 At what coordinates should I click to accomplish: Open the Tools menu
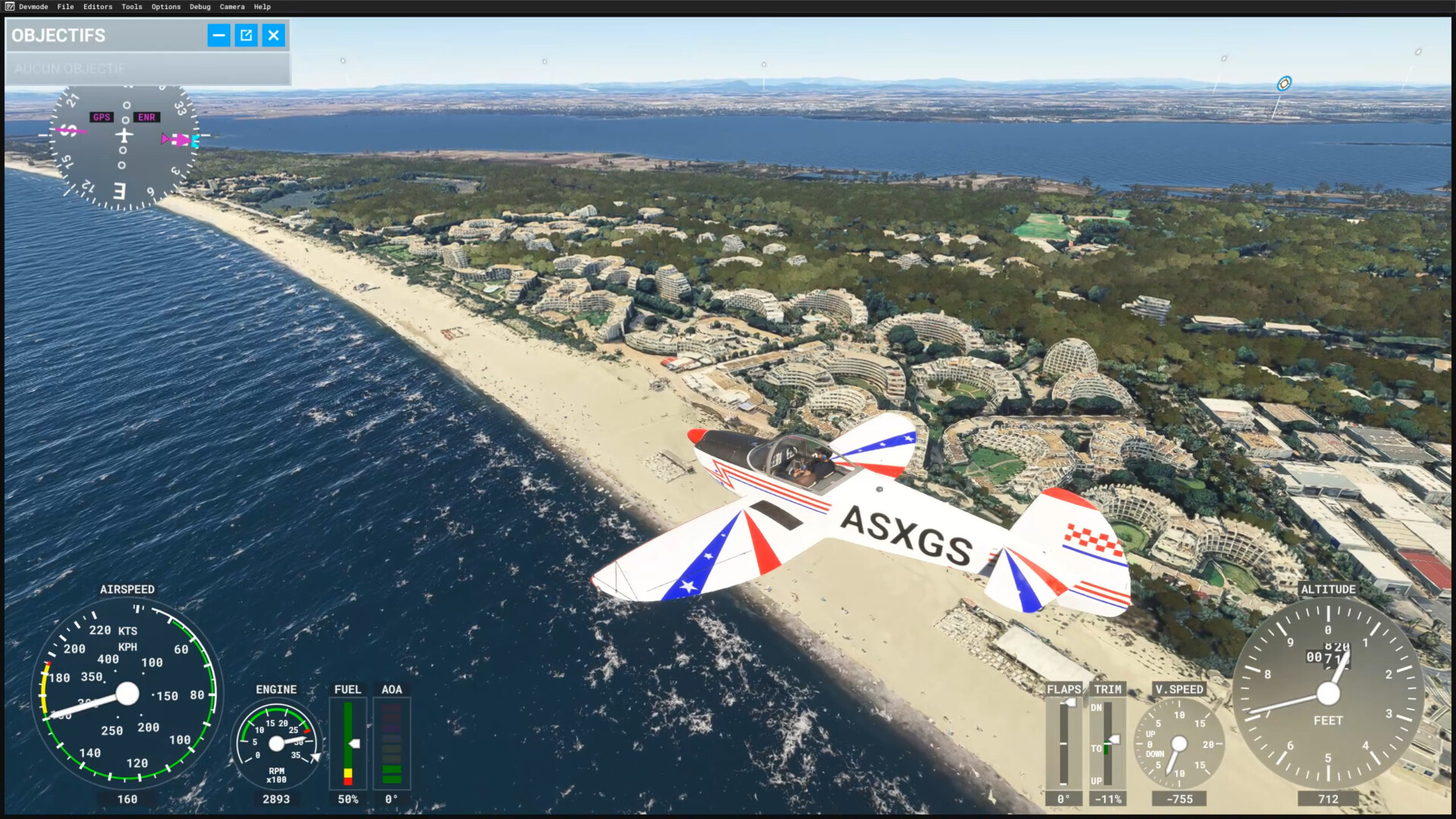(x=131, y=7)
